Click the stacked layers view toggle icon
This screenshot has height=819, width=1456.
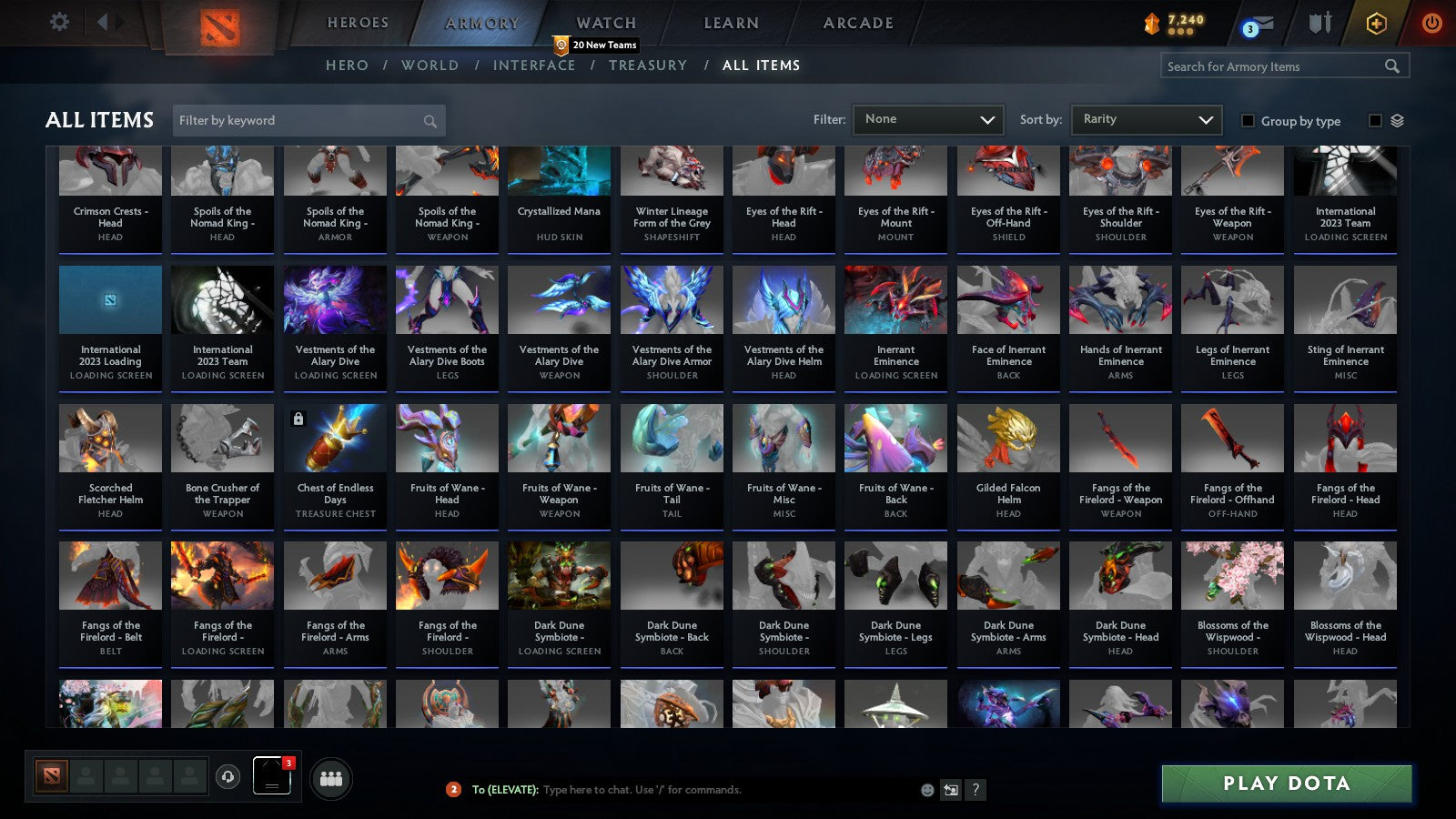tap(1398, 119)
